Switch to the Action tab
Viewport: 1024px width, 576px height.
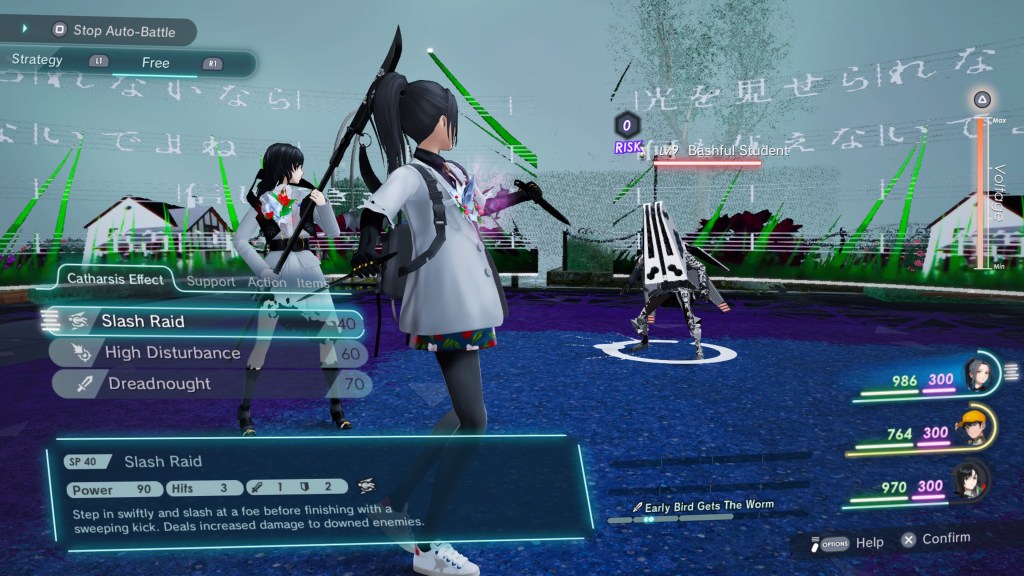tap(267, 283)
